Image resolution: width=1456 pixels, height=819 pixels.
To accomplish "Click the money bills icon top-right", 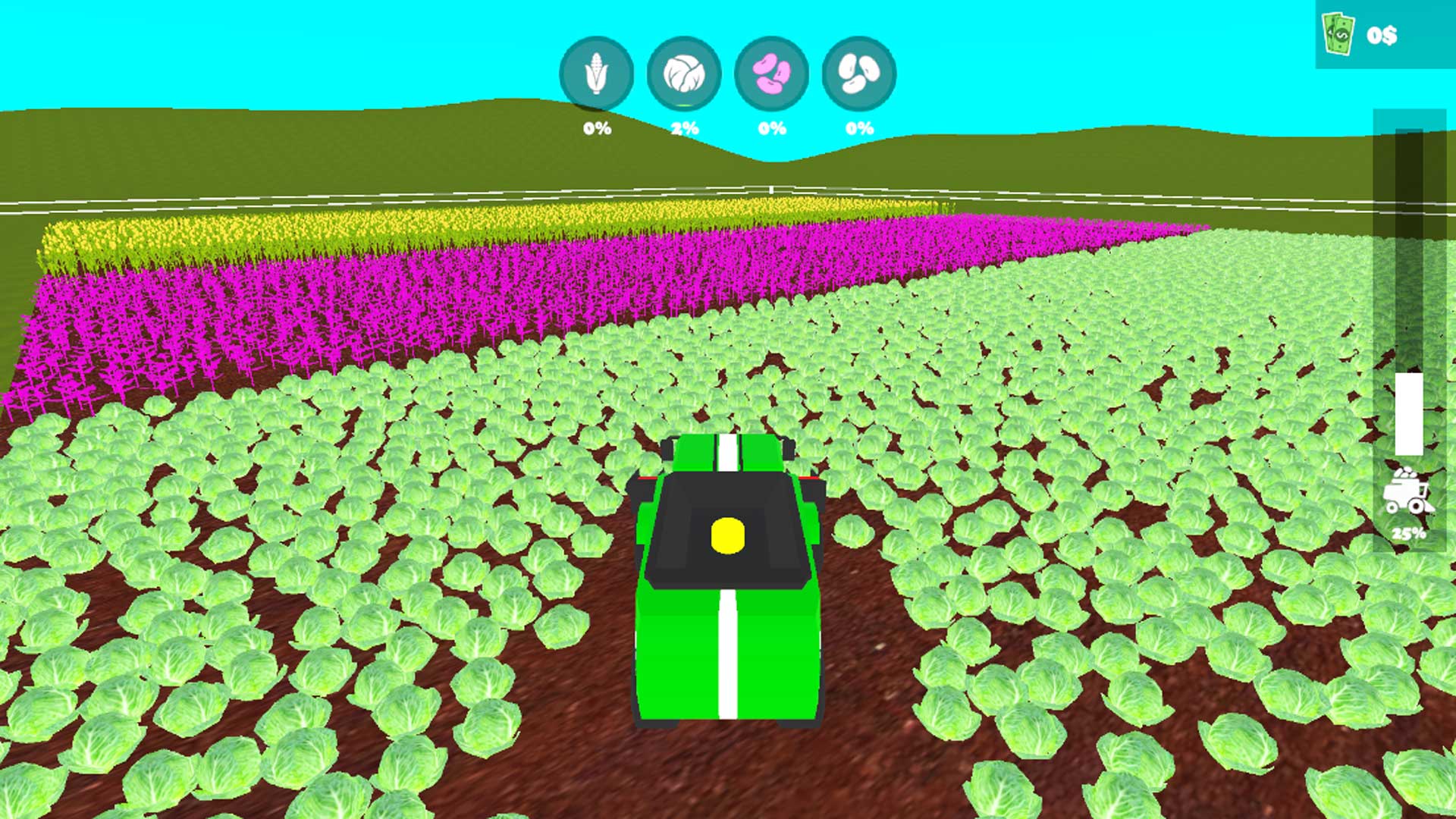I will pyautogui.click(x=1338, y=32).
